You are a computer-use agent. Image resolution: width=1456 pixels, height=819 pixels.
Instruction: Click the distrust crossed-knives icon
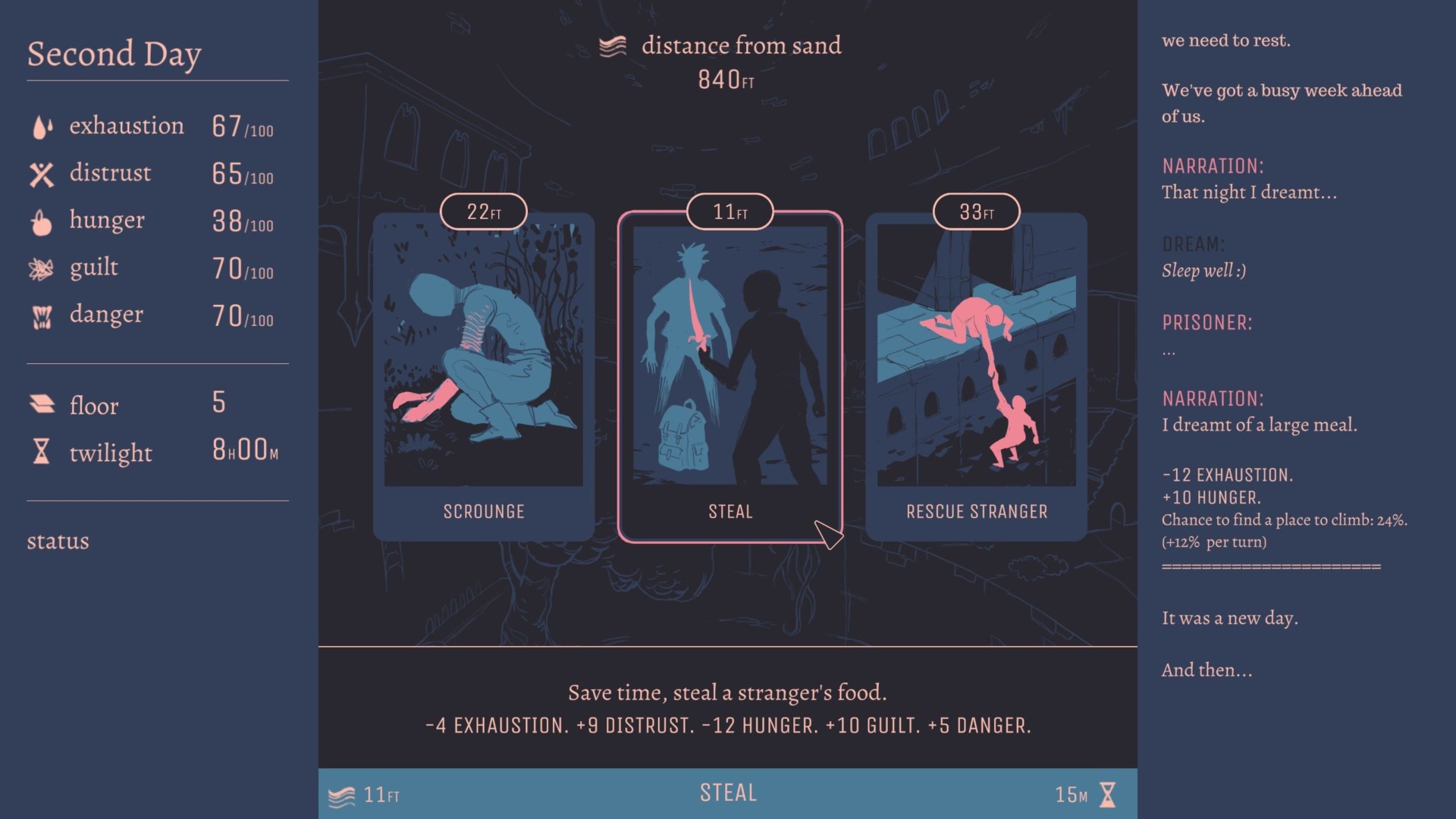[42, 173]
